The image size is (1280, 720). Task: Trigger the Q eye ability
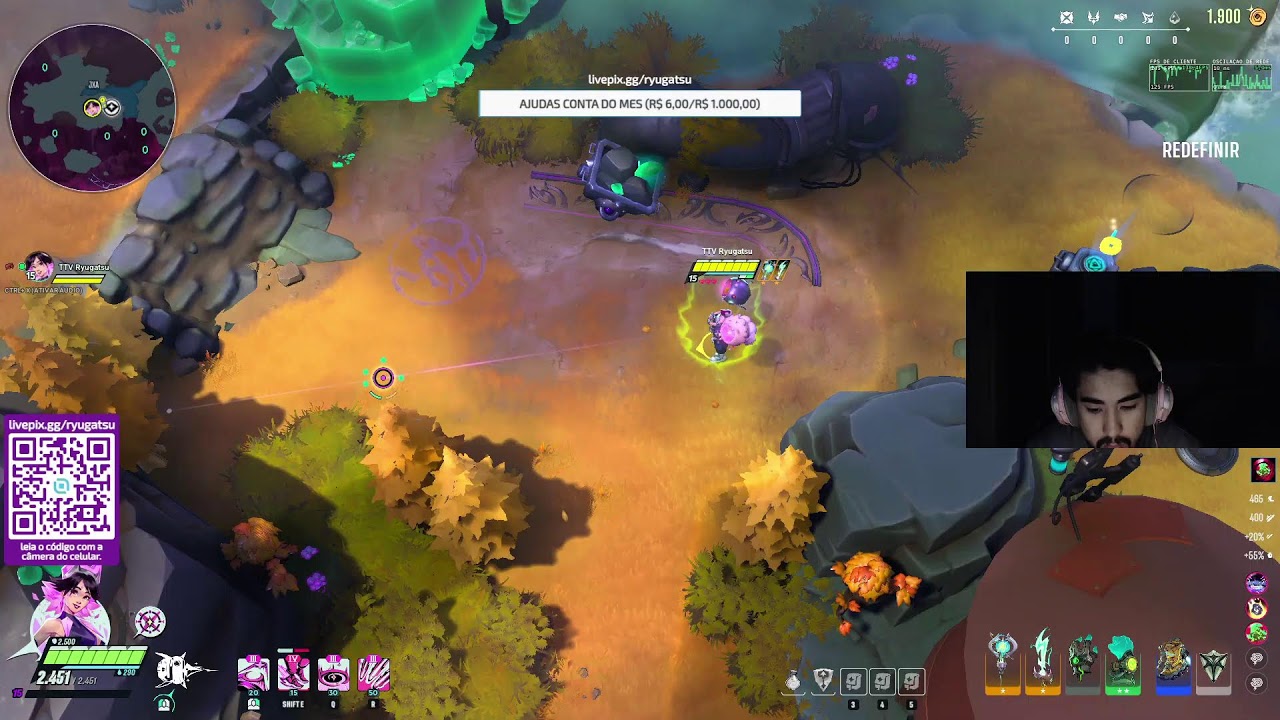tap(333, 673)
